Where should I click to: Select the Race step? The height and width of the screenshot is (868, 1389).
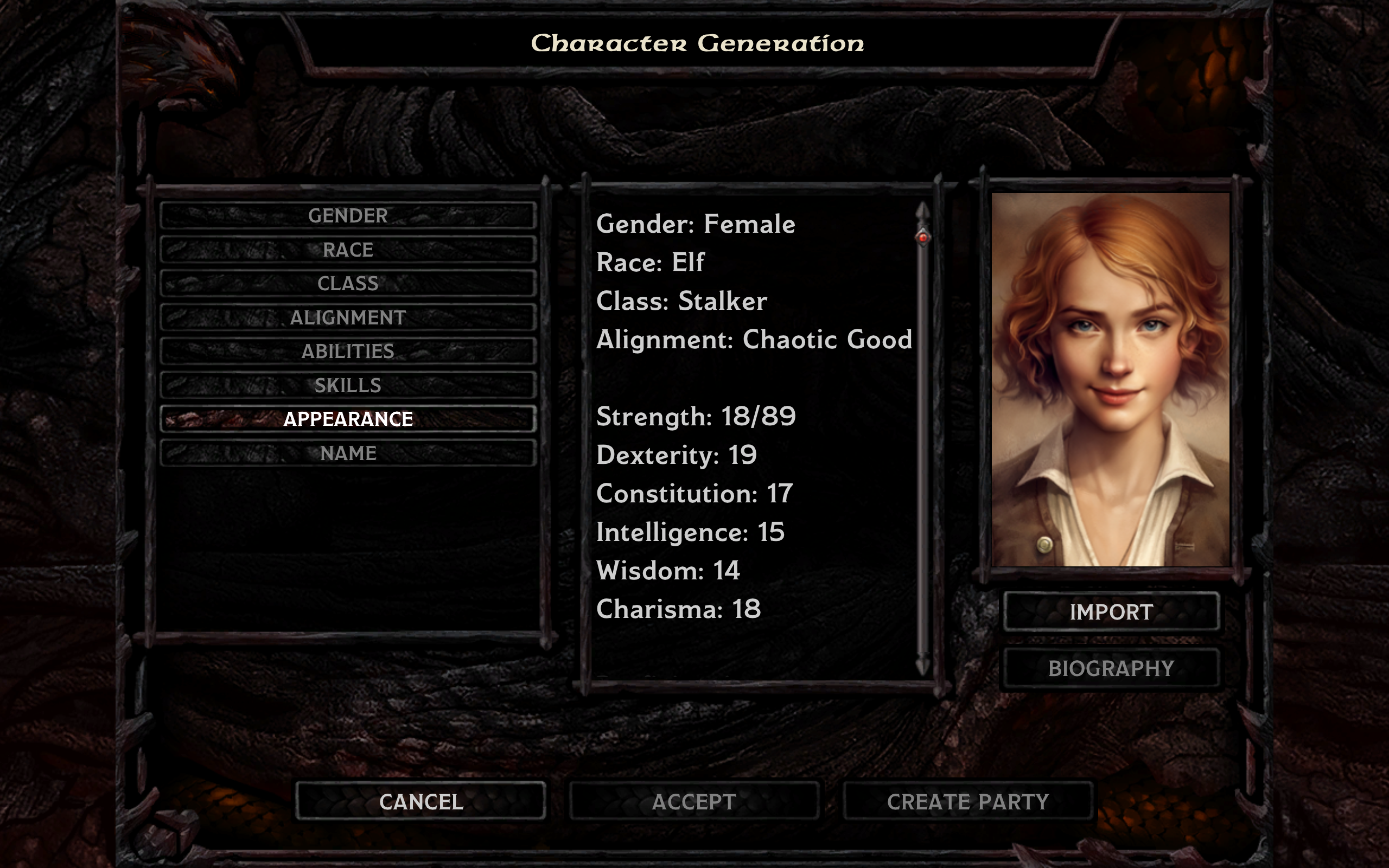click(348, 250)
